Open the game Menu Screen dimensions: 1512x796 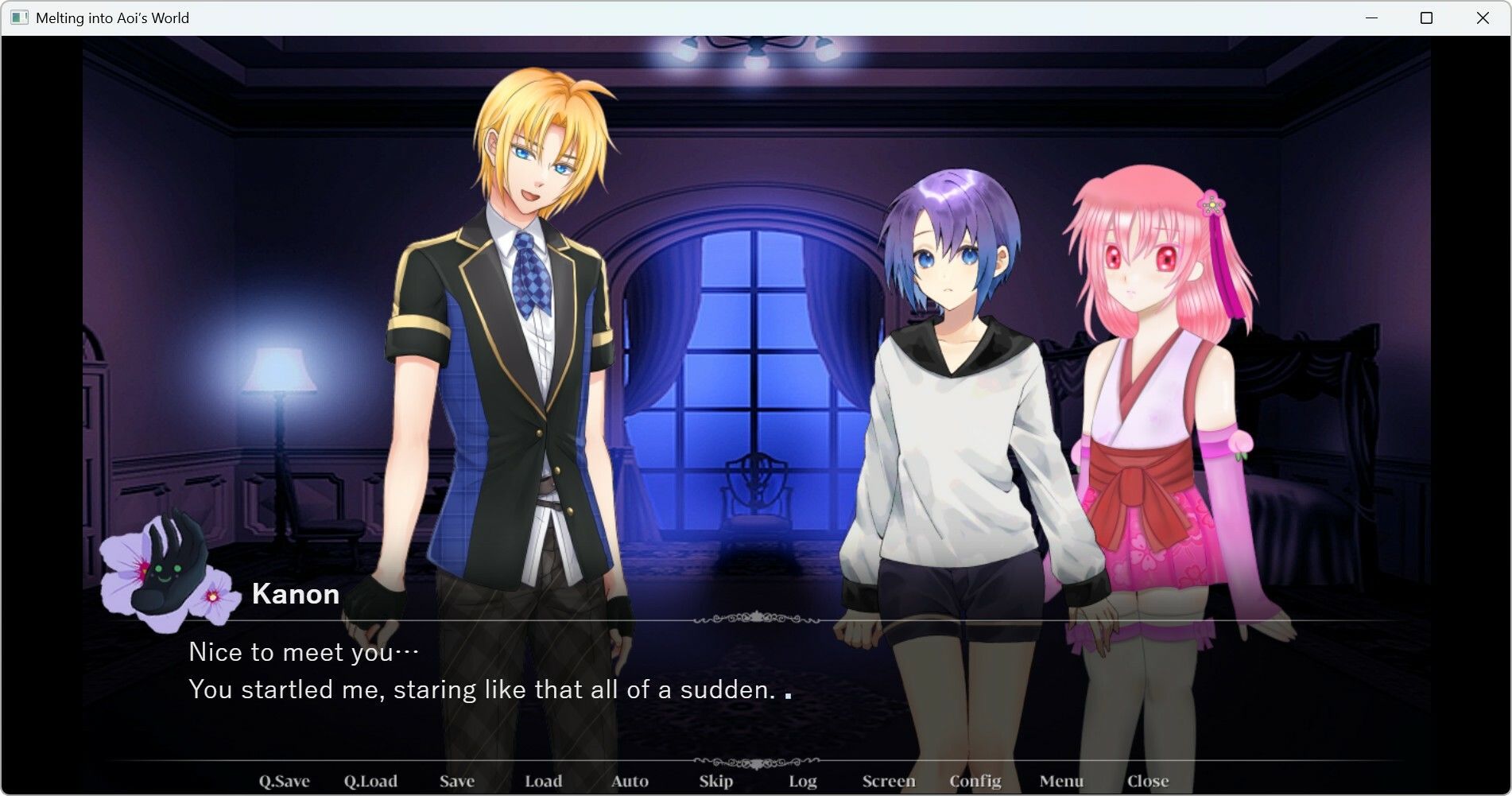point(1064,780)
